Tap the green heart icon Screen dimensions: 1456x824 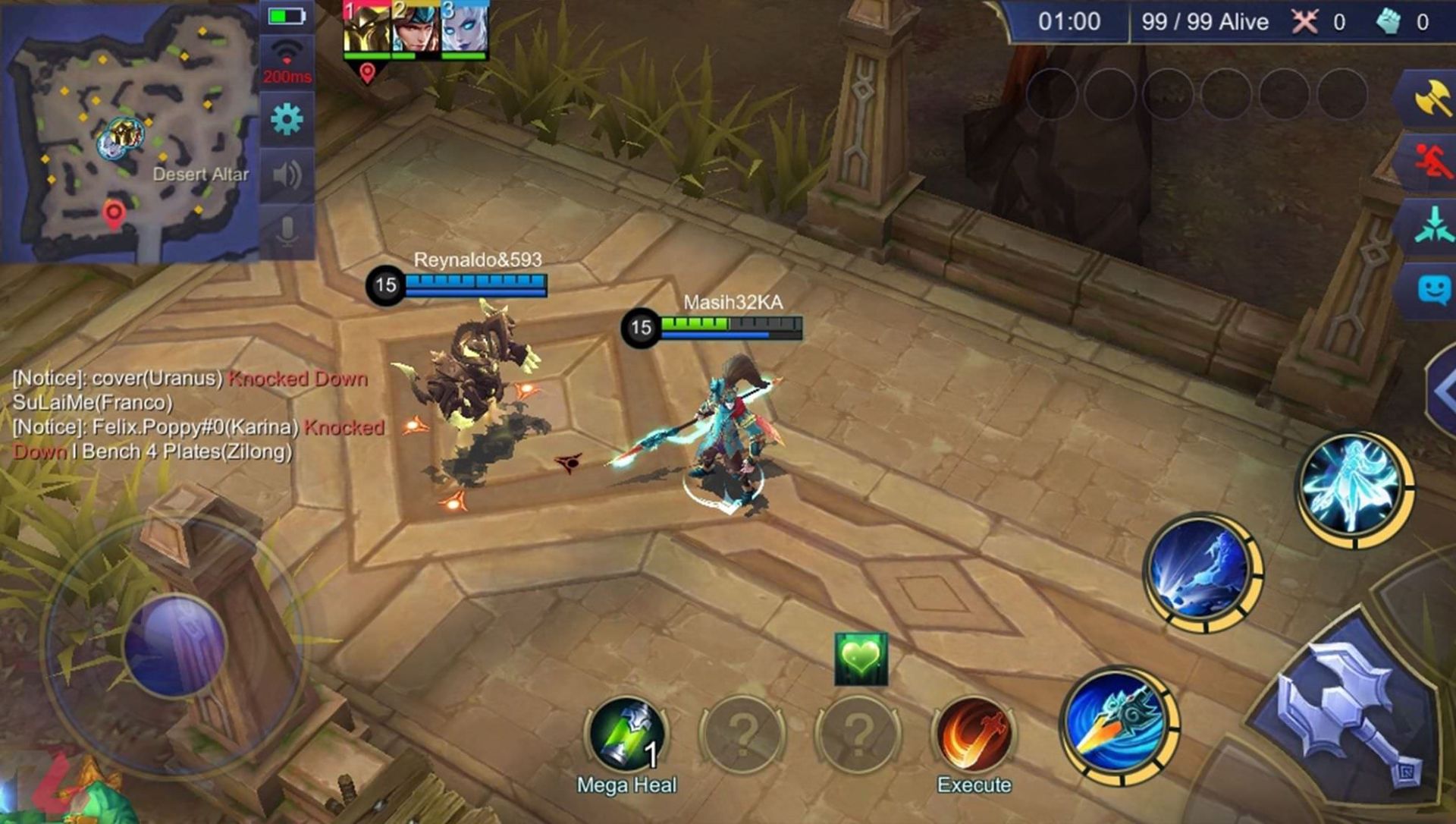[861, 659]
